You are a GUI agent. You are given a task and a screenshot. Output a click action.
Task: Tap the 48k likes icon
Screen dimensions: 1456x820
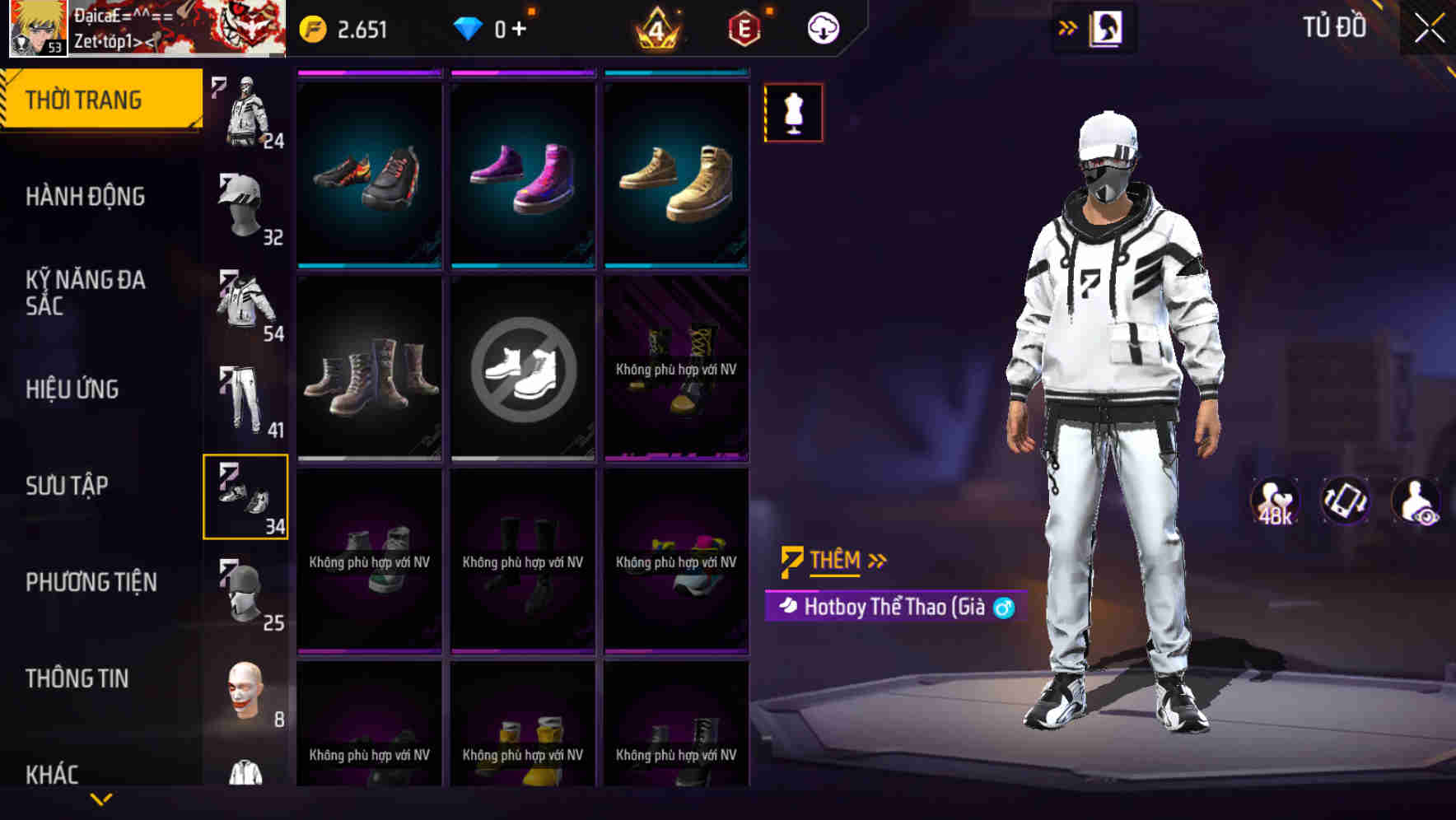[1273, 500]
